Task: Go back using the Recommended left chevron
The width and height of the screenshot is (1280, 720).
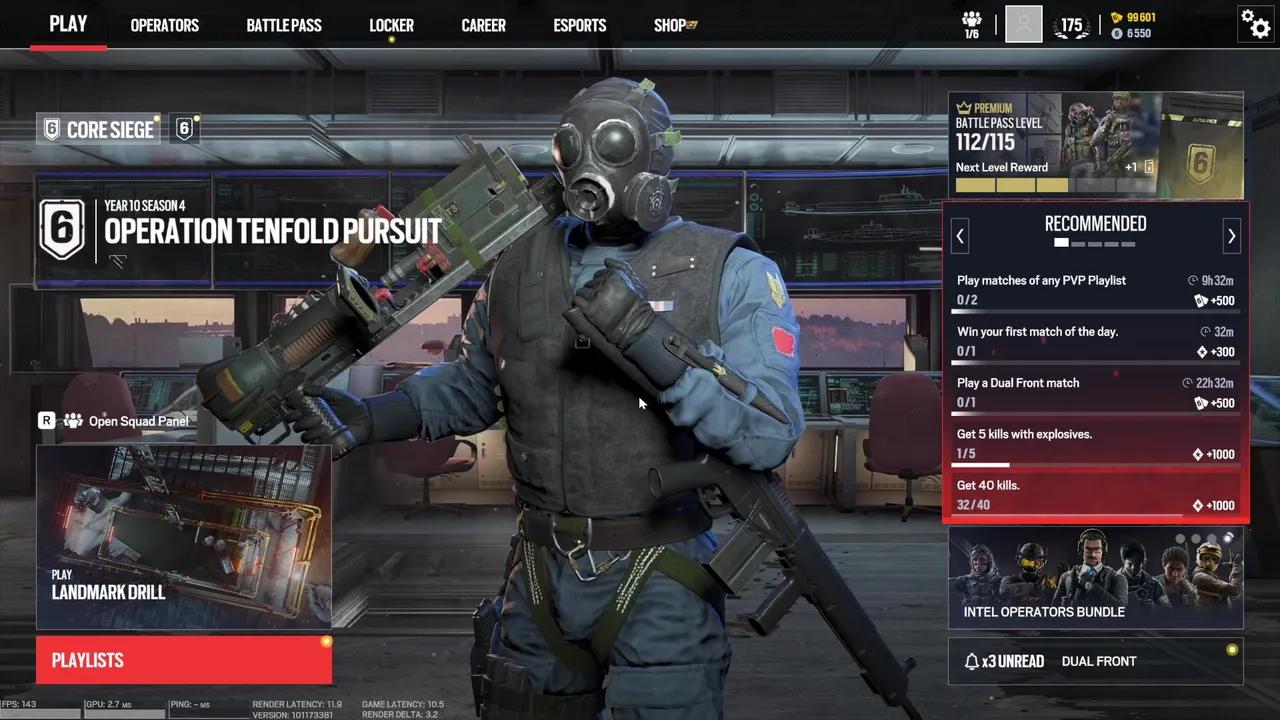Action: click(960, 235)
